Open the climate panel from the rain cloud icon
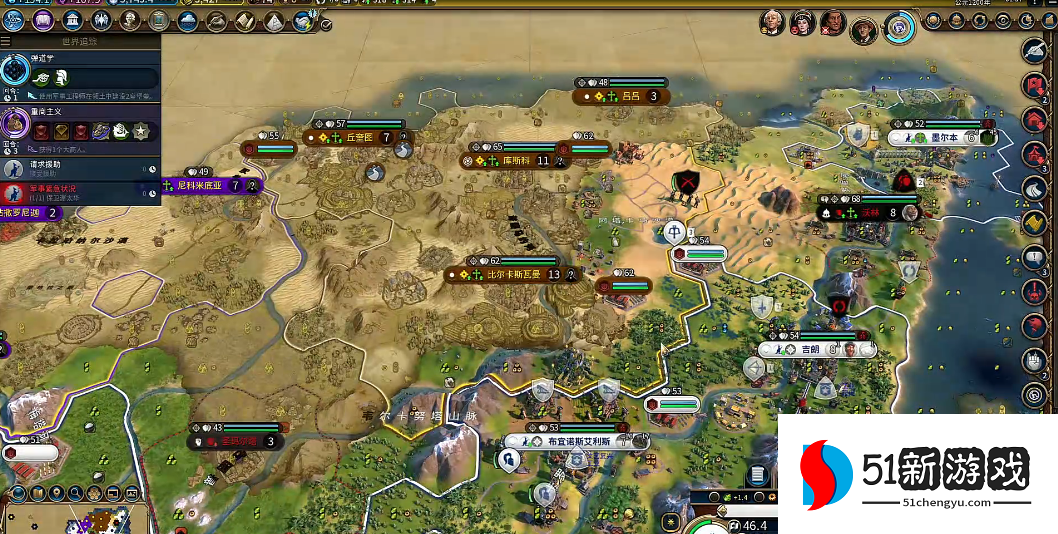The image size is (1058, 534). pos(187,21)
